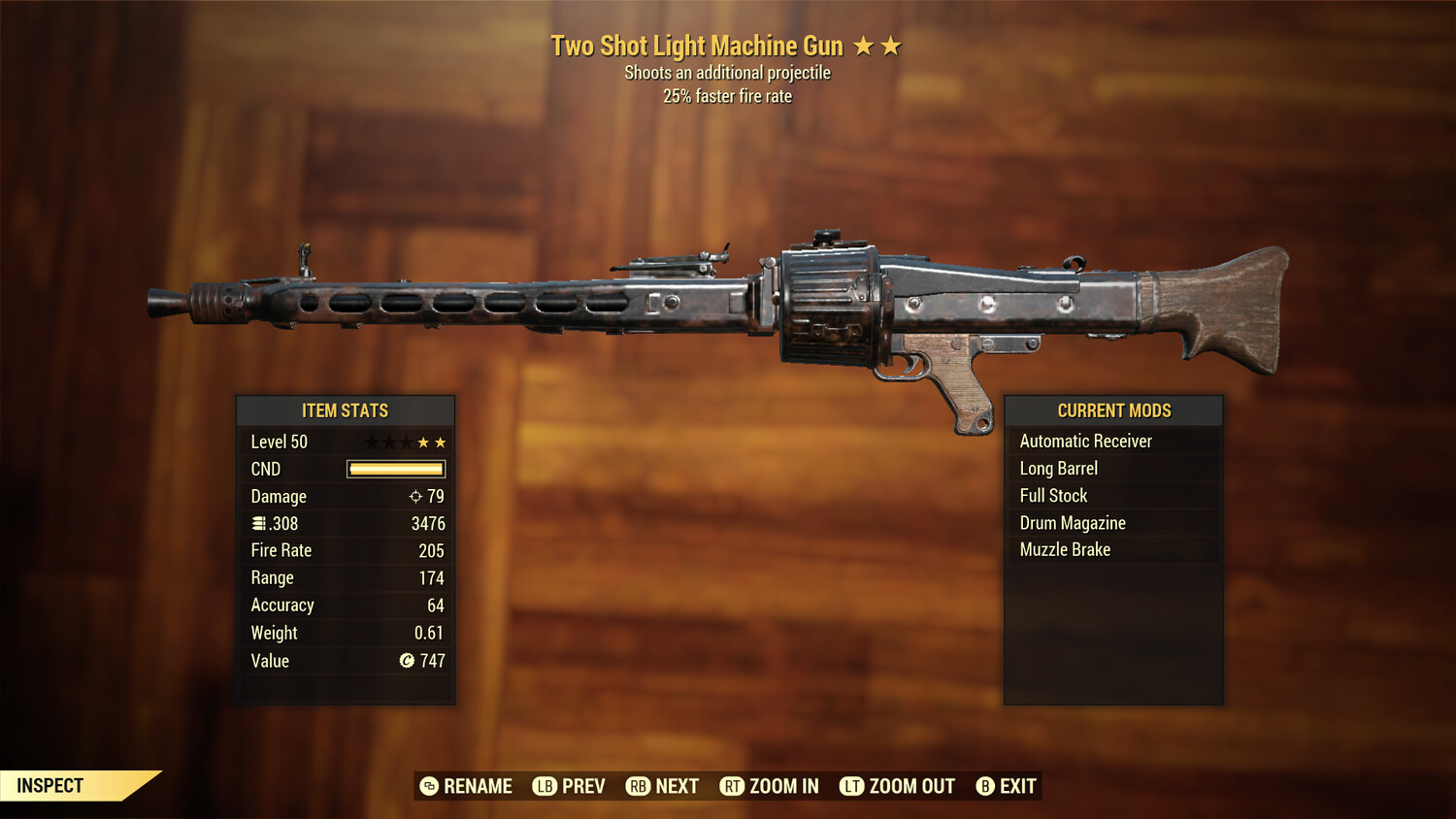Click the CND condition bar
The height and width of the screenshot is (819, 1456).
[394, 469]
